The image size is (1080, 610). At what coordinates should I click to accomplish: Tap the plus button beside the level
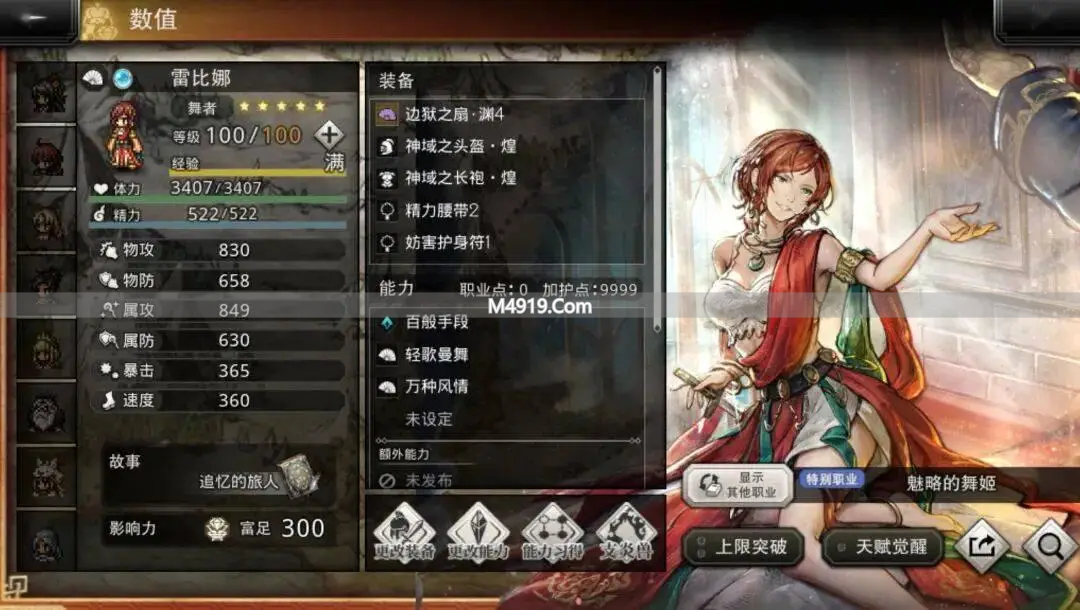tap(330, 135)
